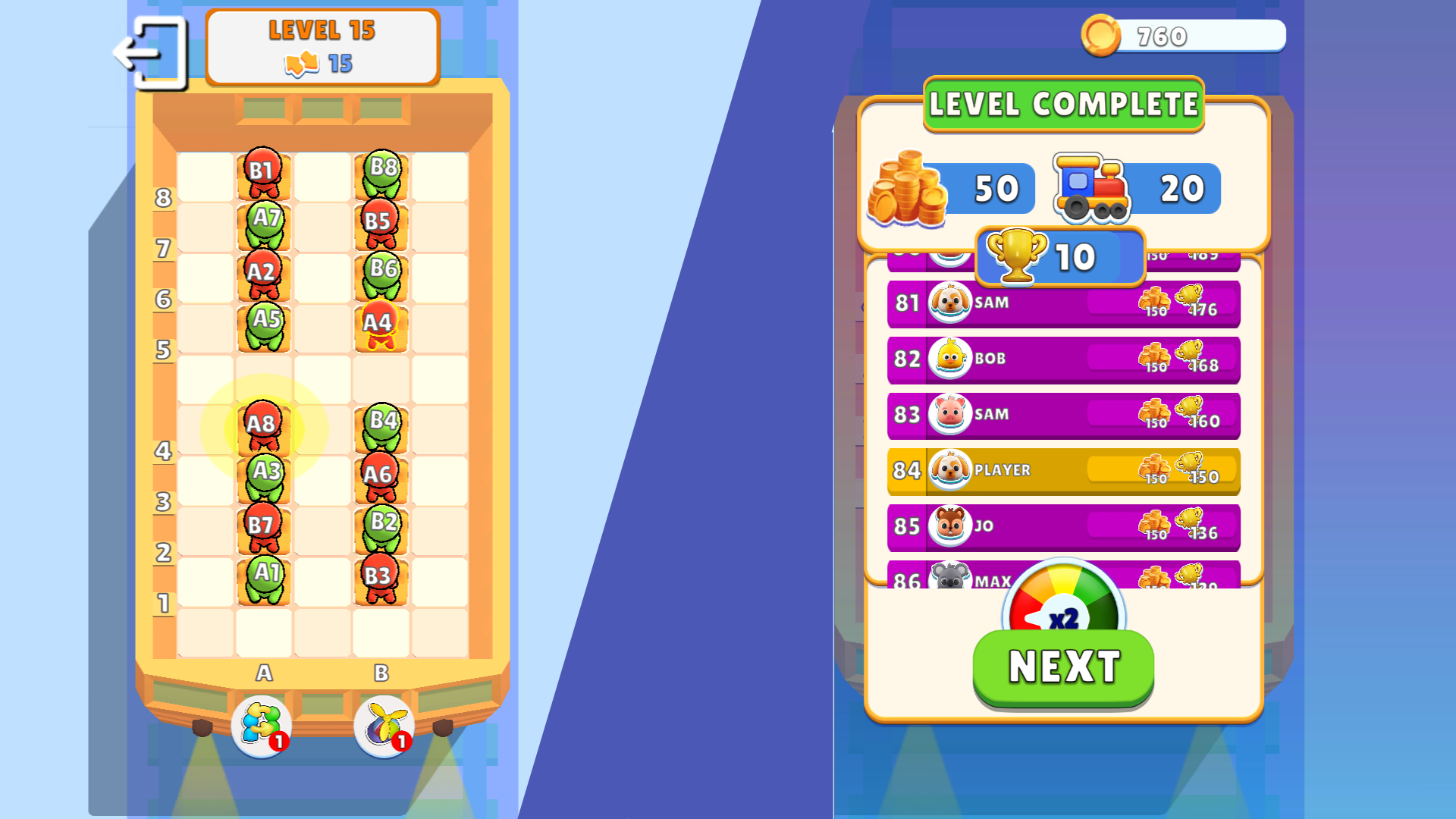This screenshot has width=1456, height=819.
Task: Click PLAYER's avatar on the leaderboard
Action: click(x=949, y=470)
